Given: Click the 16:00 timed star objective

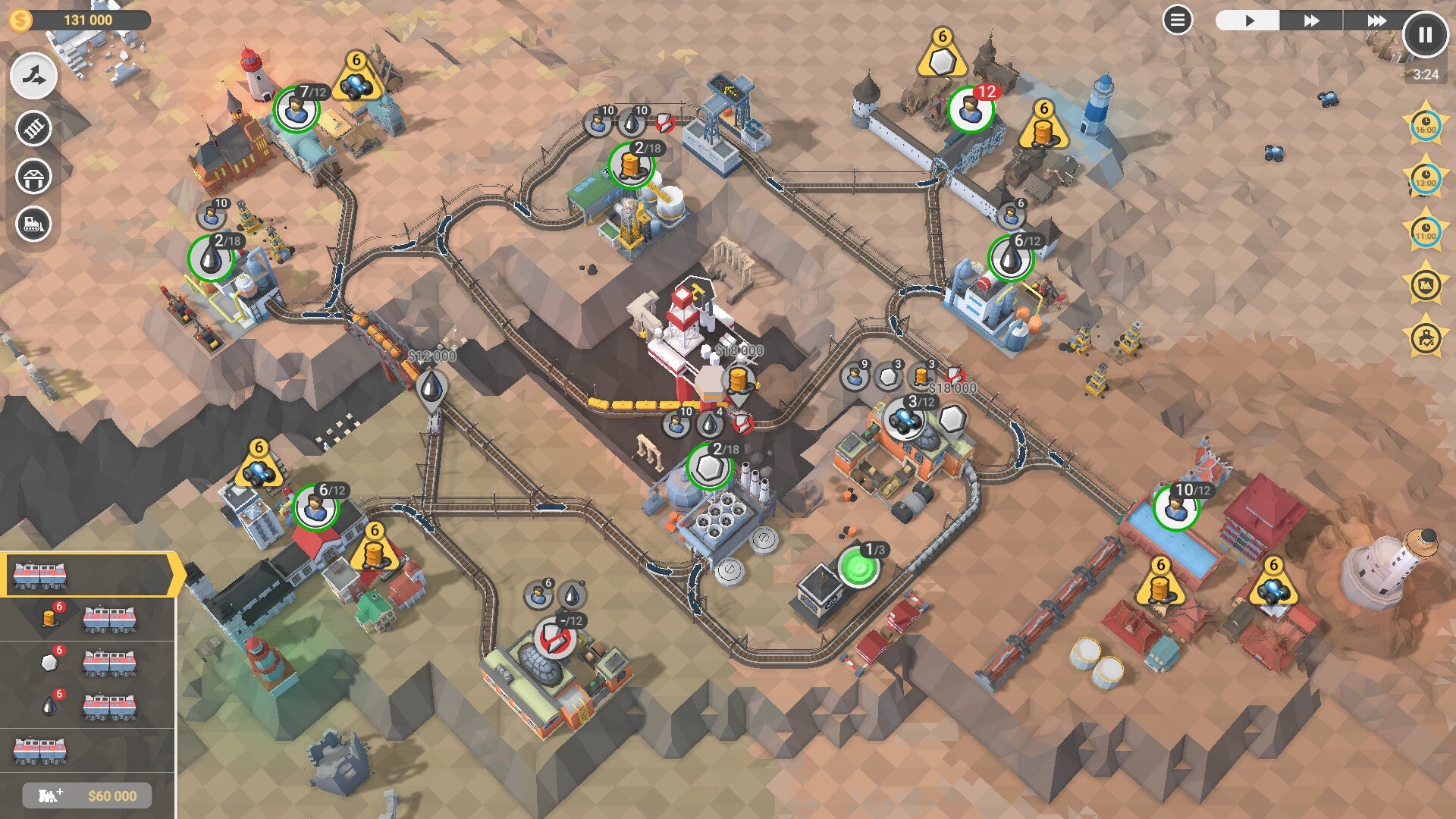Looking at the screenshot, I should pos(1425,124).
